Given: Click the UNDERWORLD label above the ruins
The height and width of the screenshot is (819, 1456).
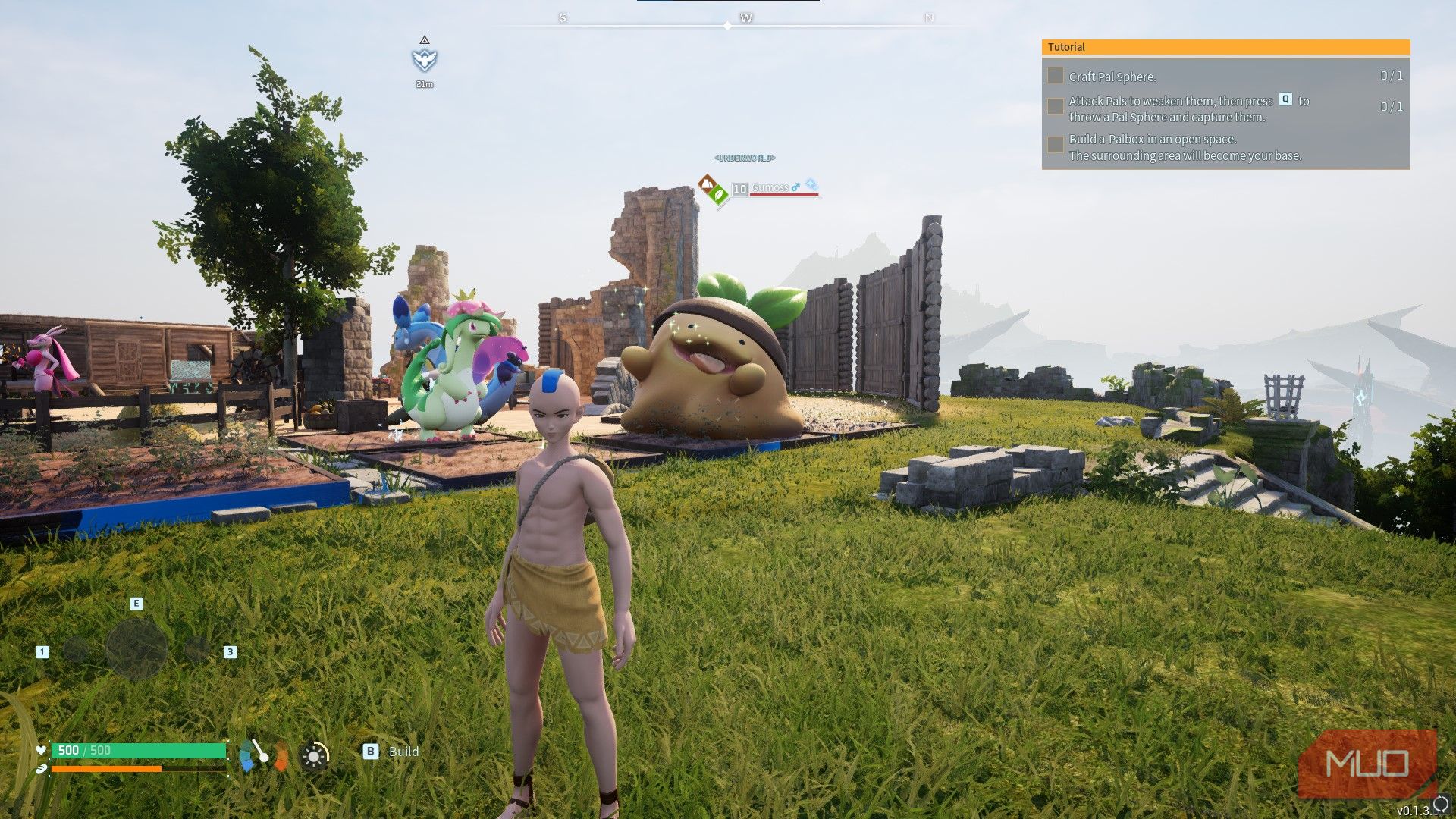Looking at the screenshot, I should pyautogui.click(x=744, y=159).
